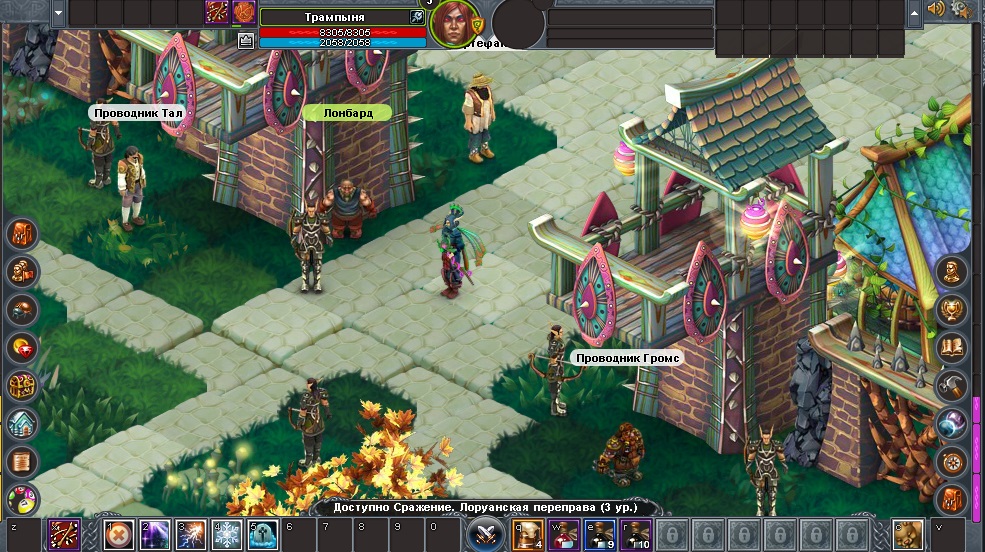
Task: Click the Ломбард label
Action: click(x=347, y=113)
